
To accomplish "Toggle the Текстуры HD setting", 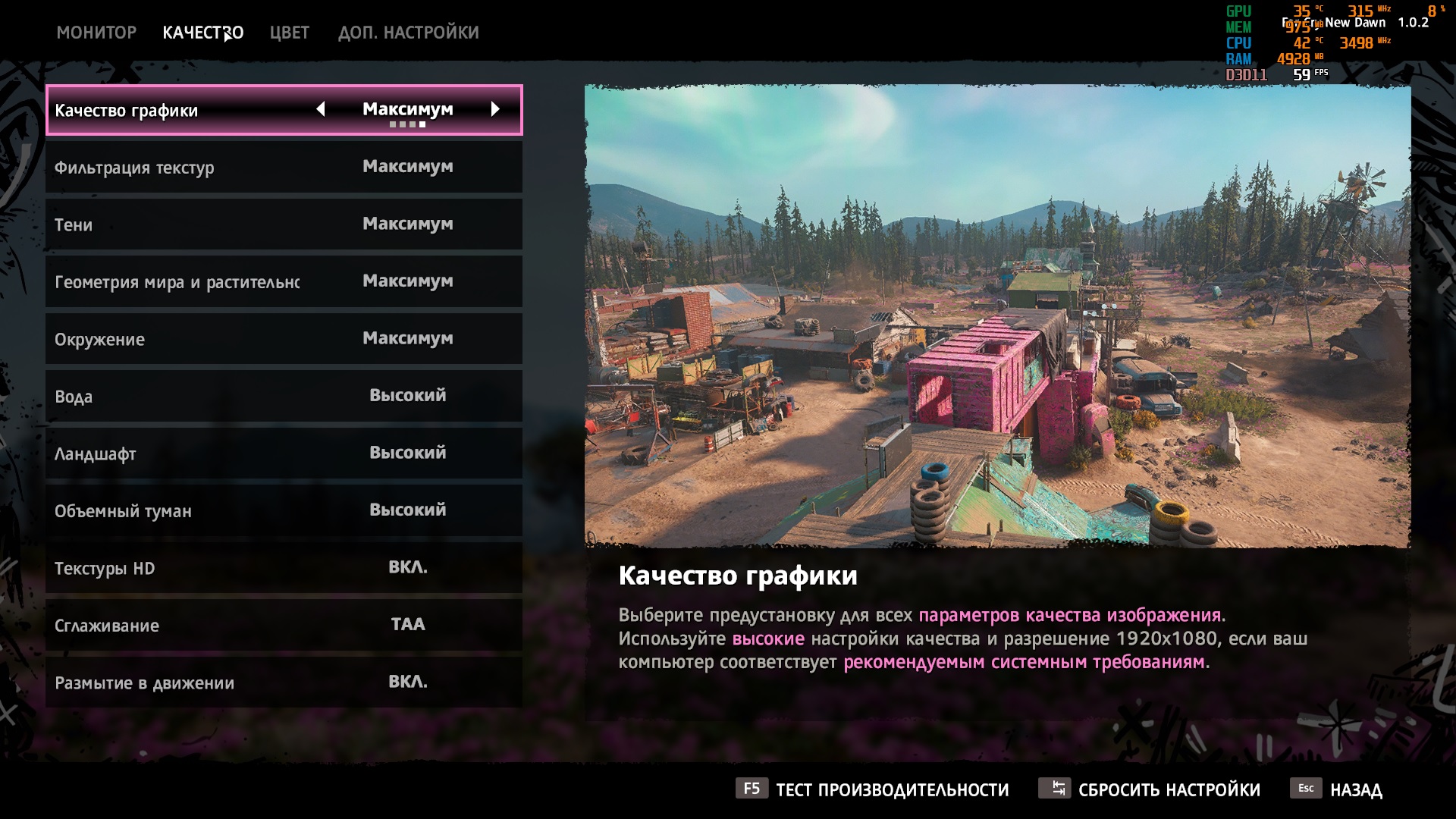I will tap(284, 568).
